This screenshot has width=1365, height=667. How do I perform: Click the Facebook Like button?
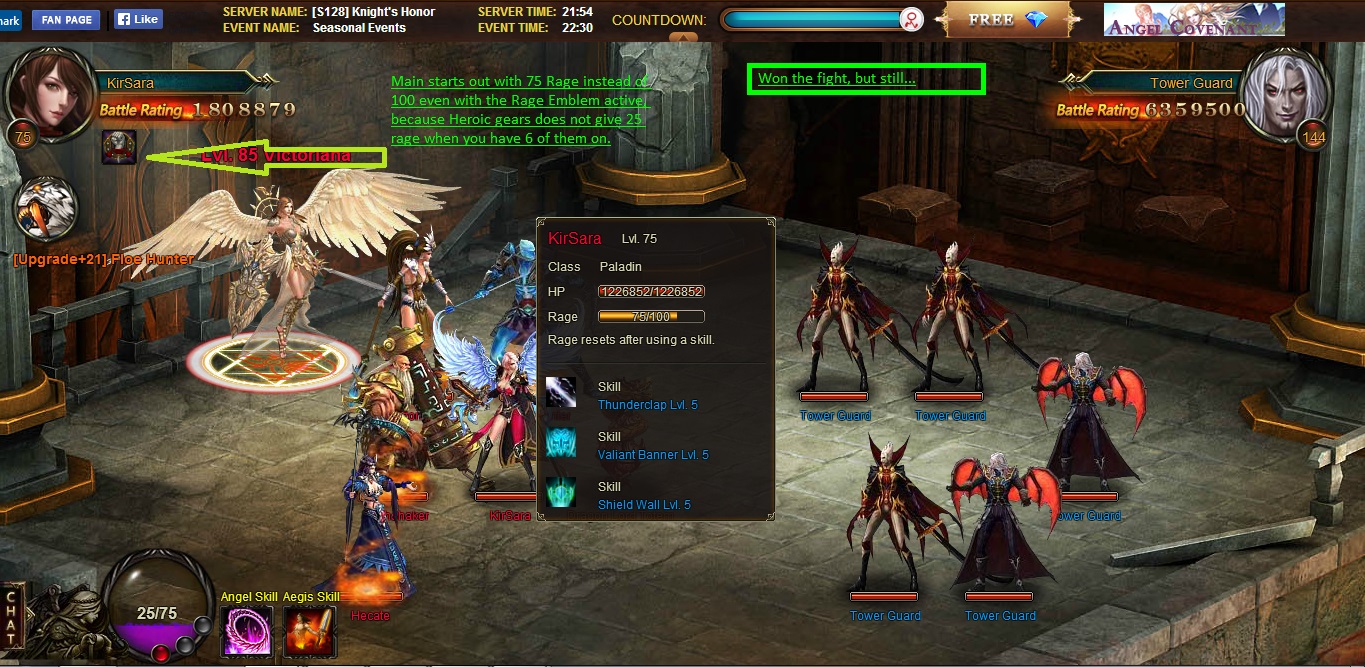pos(137,19)
